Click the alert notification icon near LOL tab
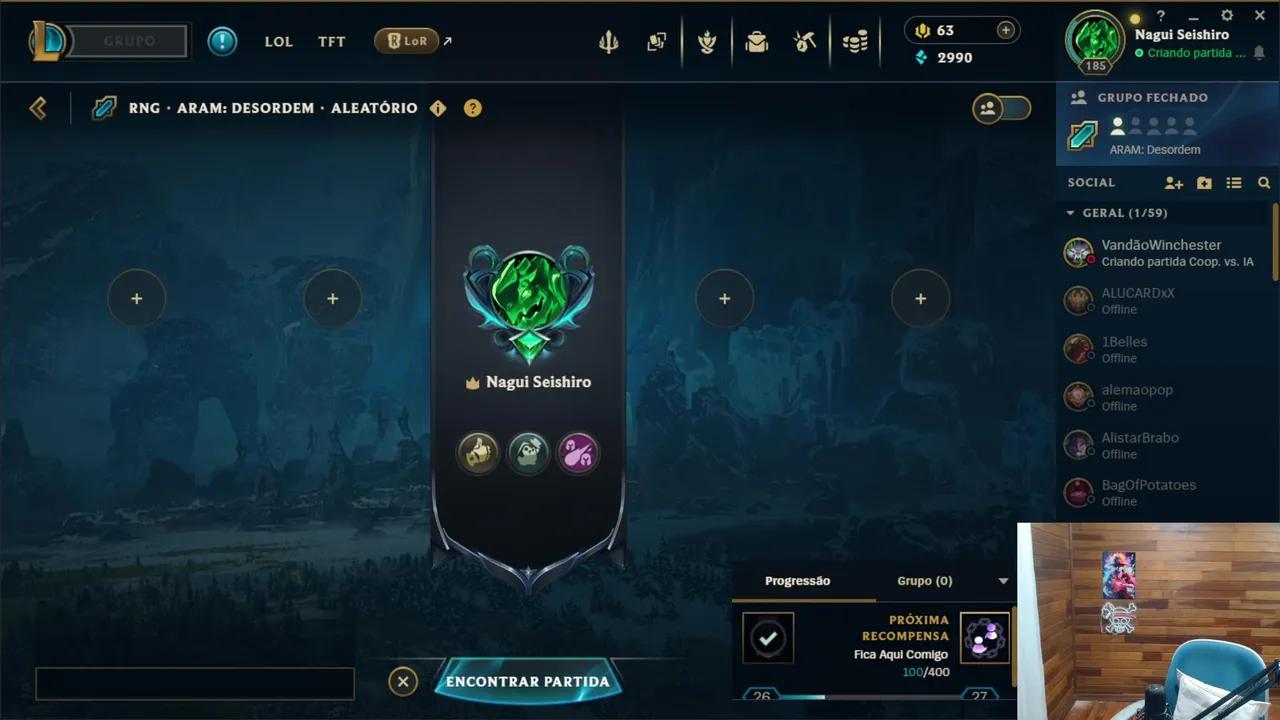 point(222,41)
